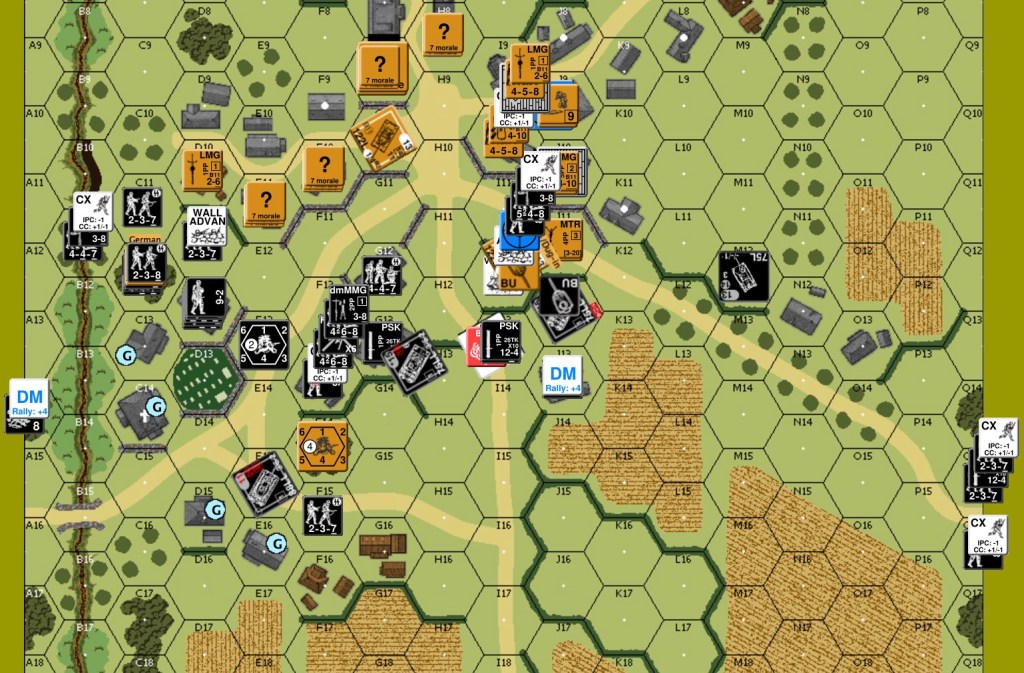
Task: Select the rotated black tank counter beside D15
Action: click(x=266, y=483)
